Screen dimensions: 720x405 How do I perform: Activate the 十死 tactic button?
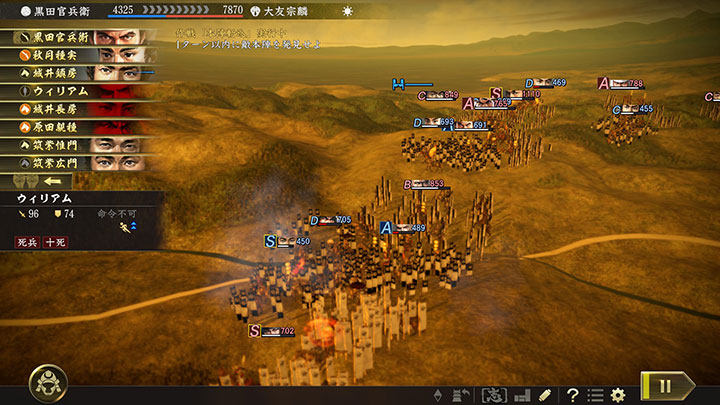[53, 242]
